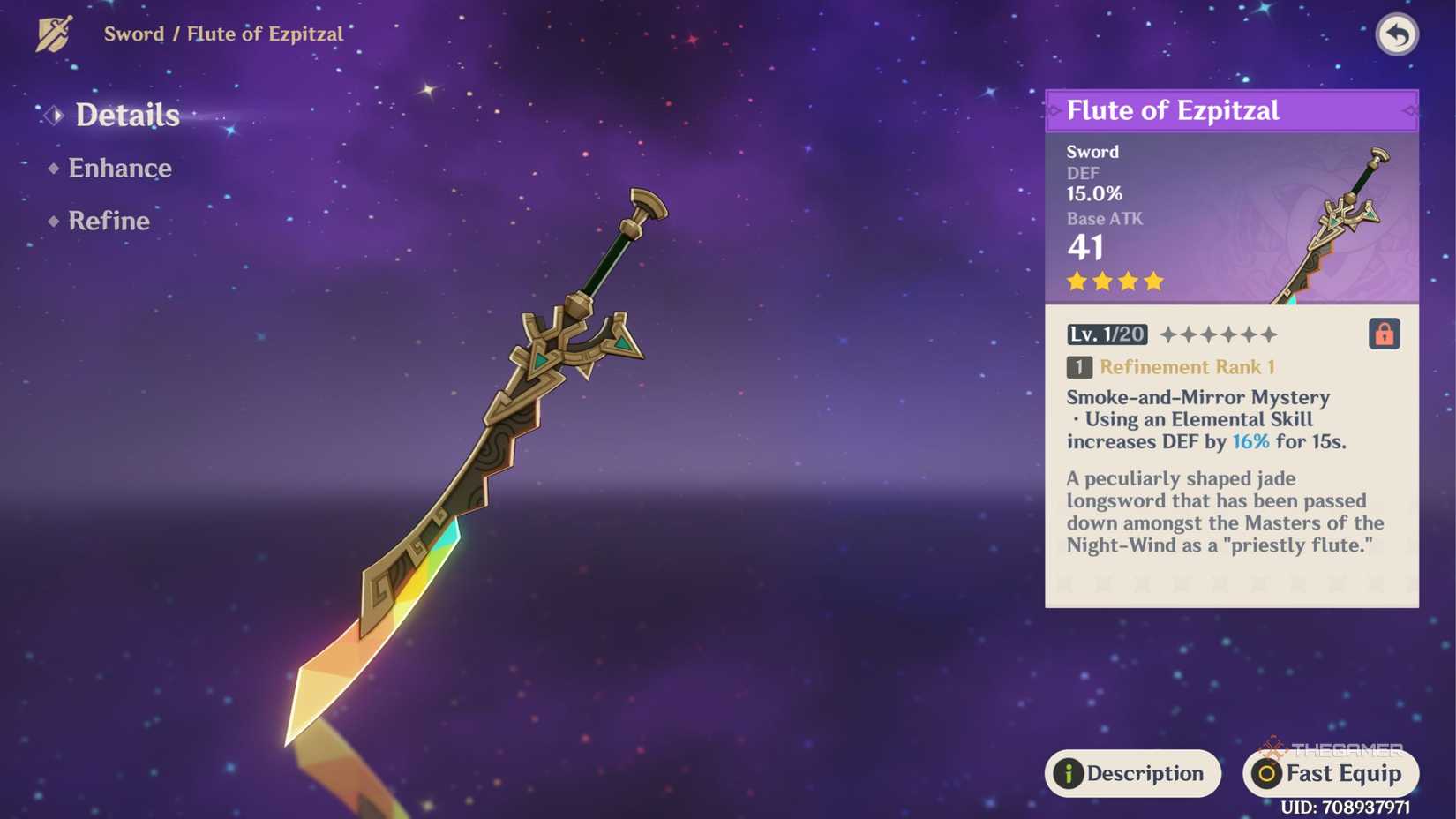Click the glowing circle icon on Fast Equip
This screenshot has width=1456, height=819.
[x=1267, y=774]
